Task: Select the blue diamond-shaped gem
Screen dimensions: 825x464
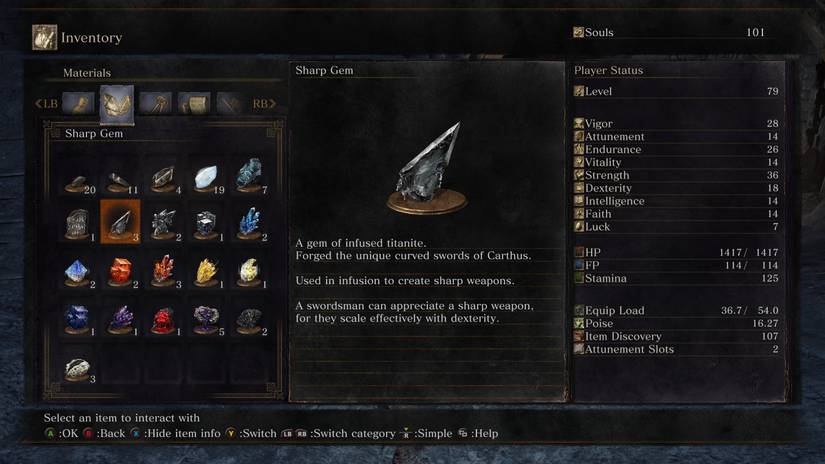Action: [x=77, y=270]
